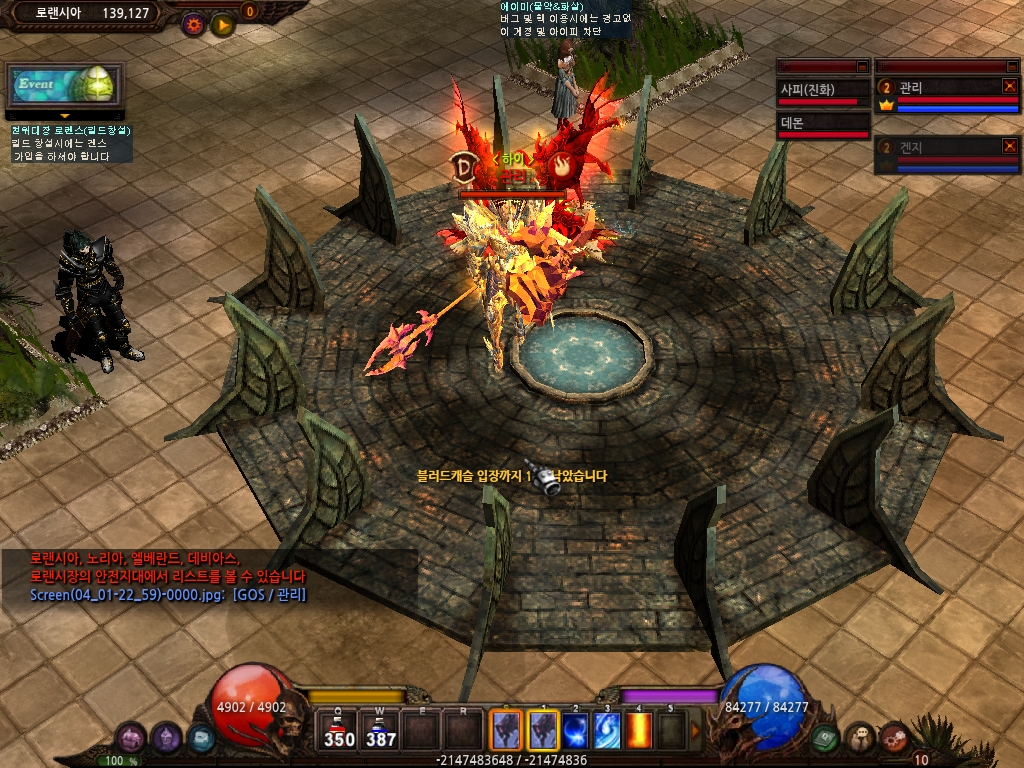Click the yellow play arrow button
Viewport: 1024px width, 768px height.
click(222, 25)
